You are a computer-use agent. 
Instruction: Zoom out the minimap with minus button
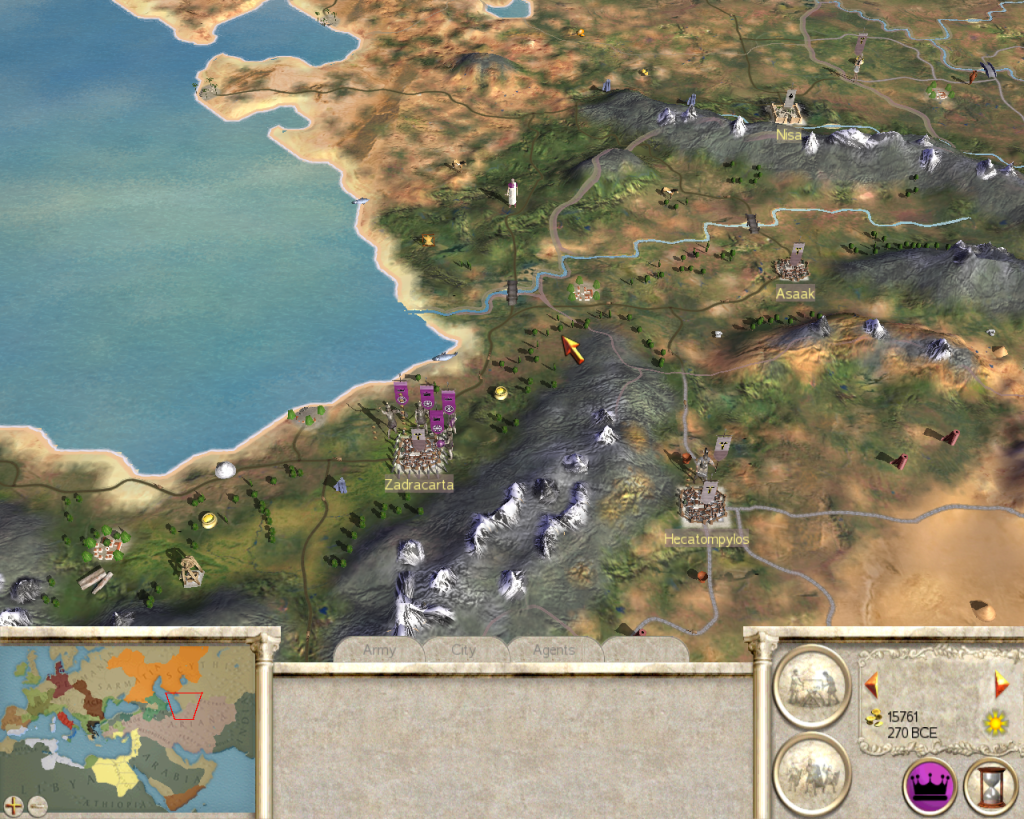click(37, 804)
